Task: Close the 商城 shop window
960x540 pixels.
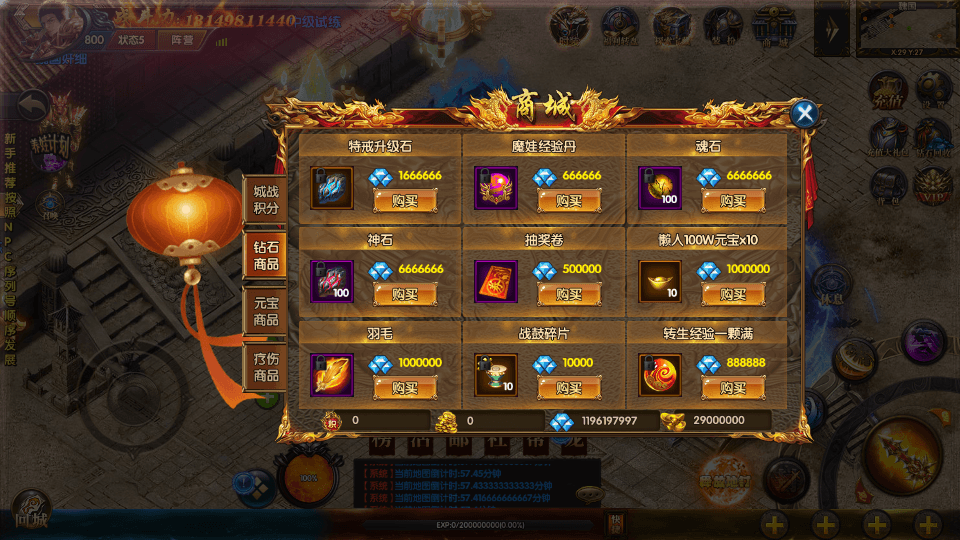Action: tap(804, 114)
